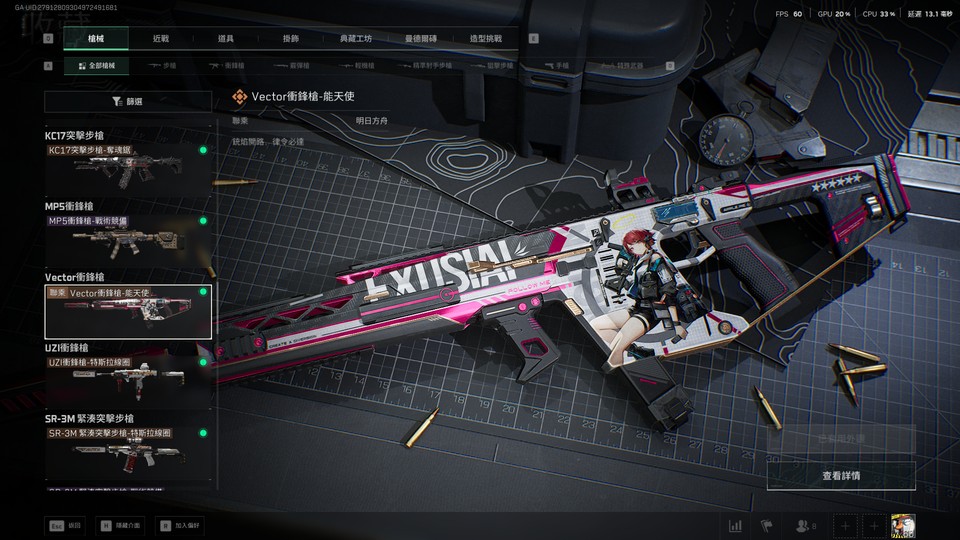Select the KC17突擊步槍 skin entry
This screenshot has width=960, height=540.
127,161
